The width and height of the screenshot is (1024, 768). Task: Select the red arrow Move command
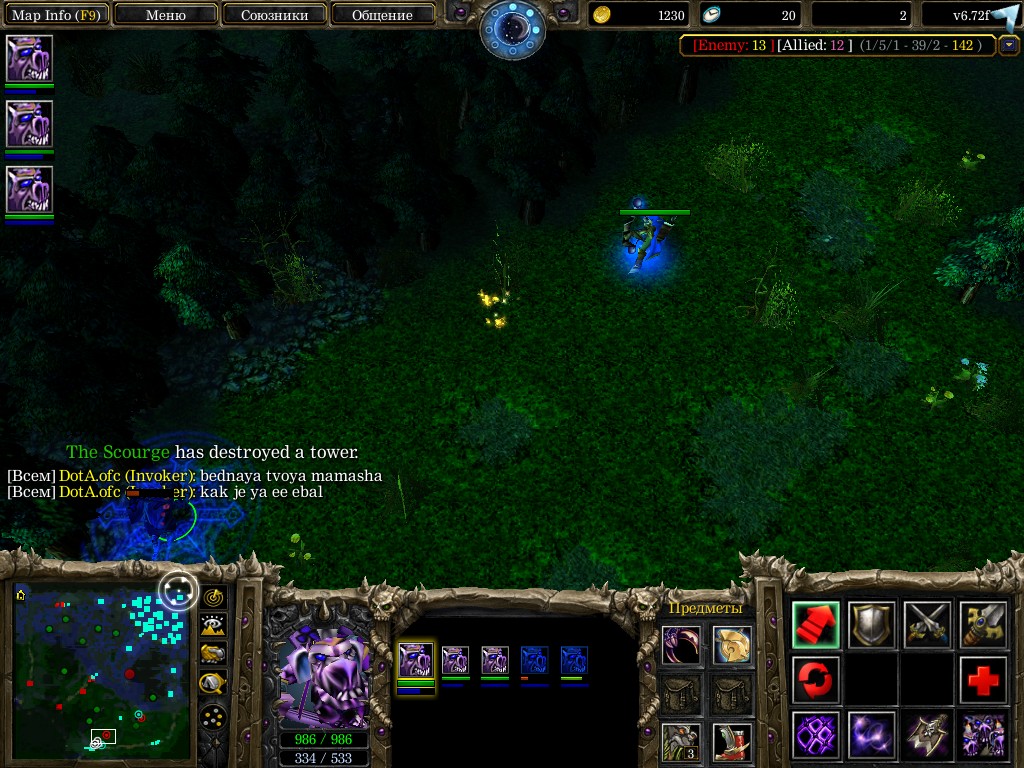(816, 624)
